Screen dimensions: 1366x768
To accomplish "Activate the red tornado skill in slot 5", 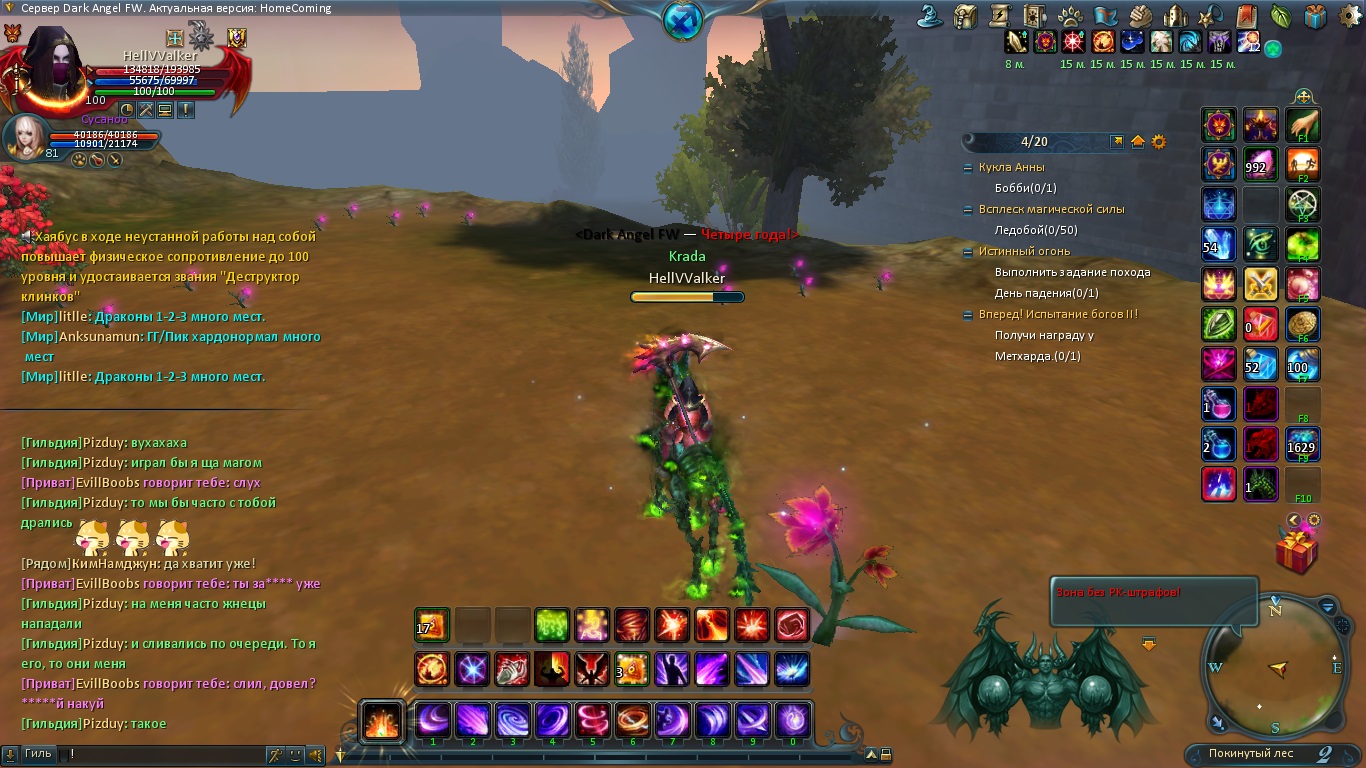I will (x=592, y=720).
